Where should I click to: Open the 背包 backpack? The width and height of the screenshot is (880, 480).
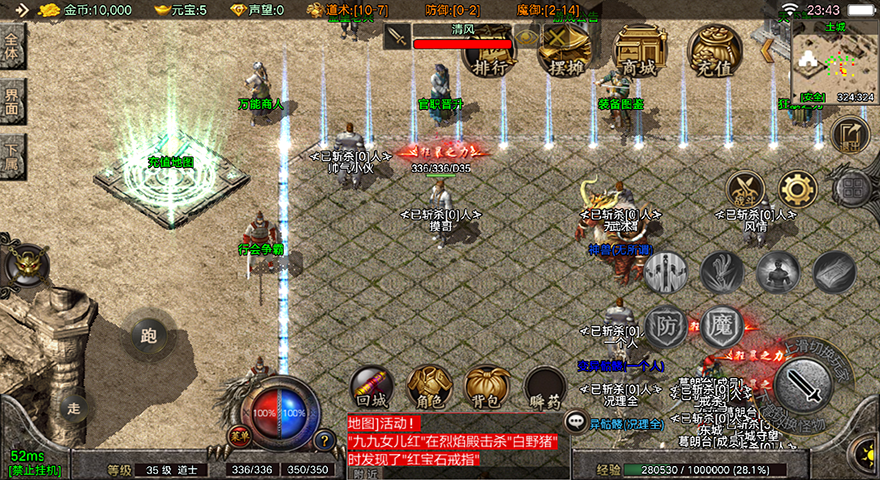coord(487,387)
